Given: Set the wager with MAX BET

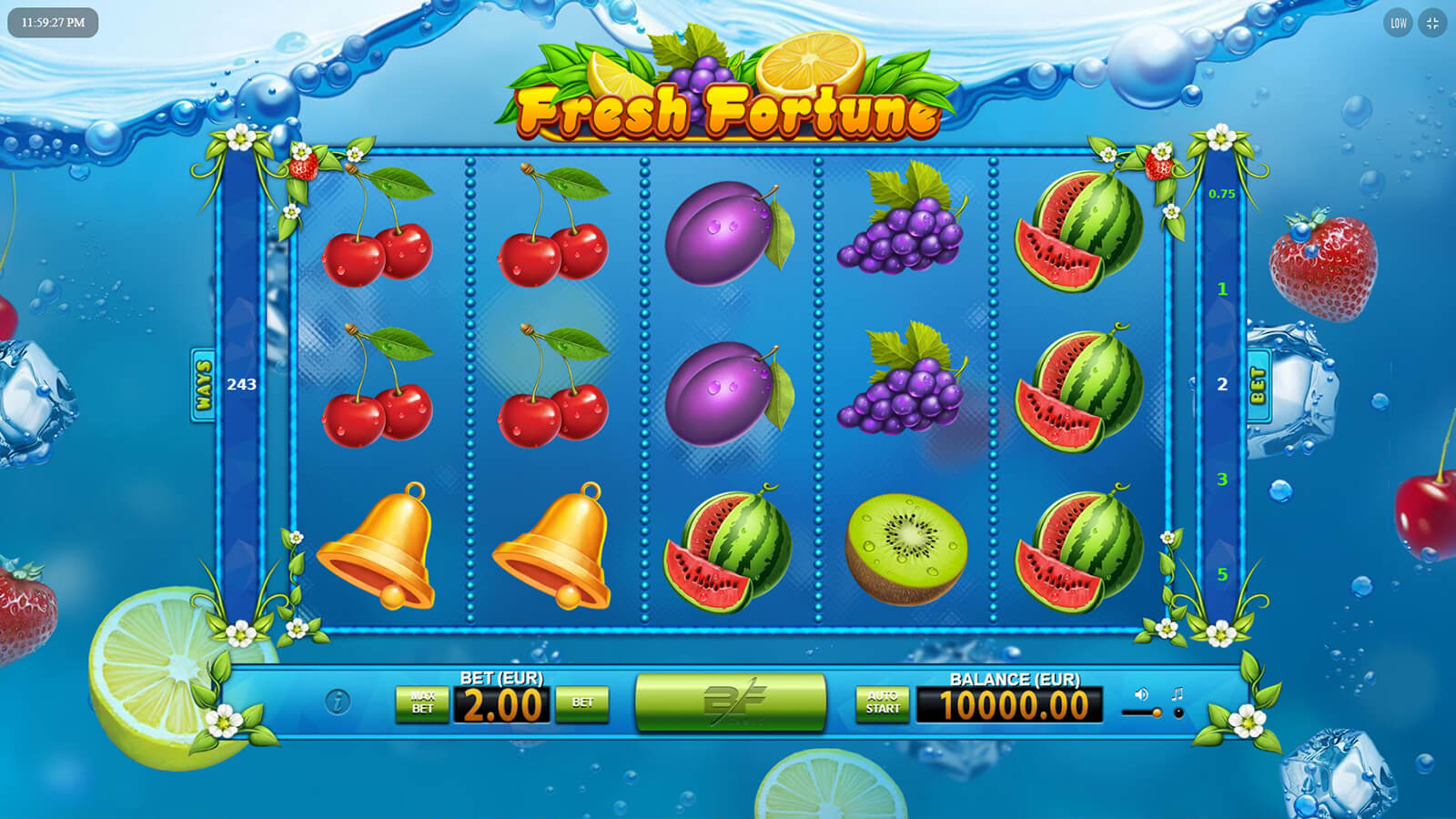Looking at the screenshot, I should [422, 703].
